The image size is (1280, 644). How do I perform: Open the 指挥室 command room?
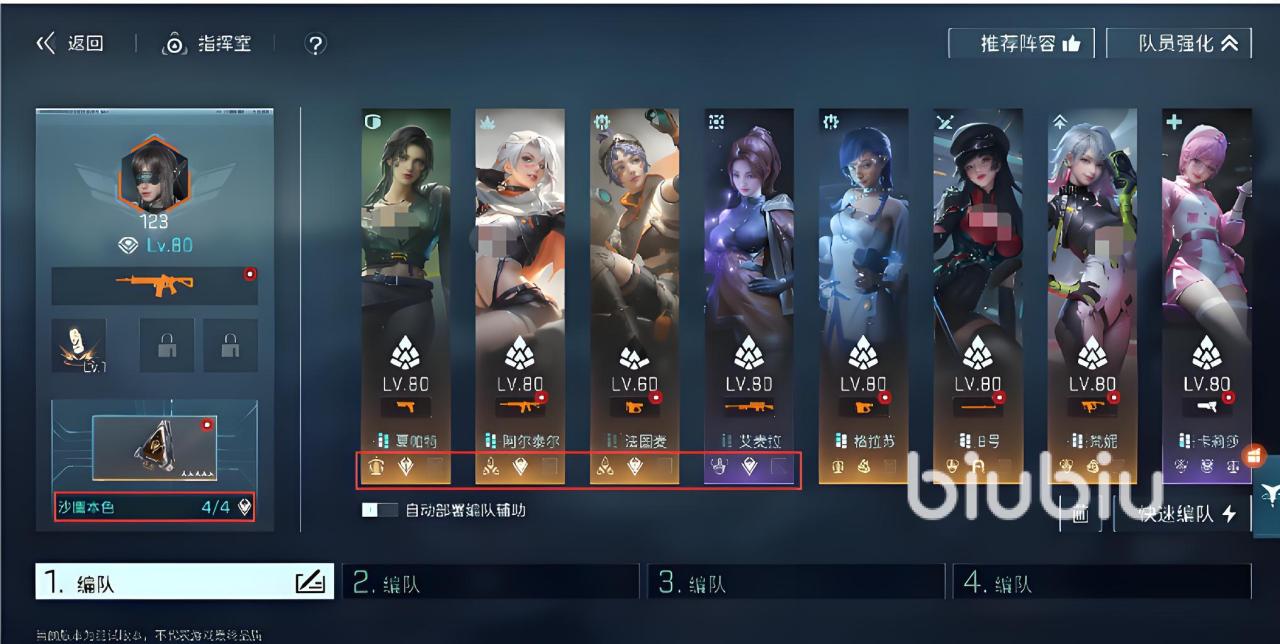point(207,44)
